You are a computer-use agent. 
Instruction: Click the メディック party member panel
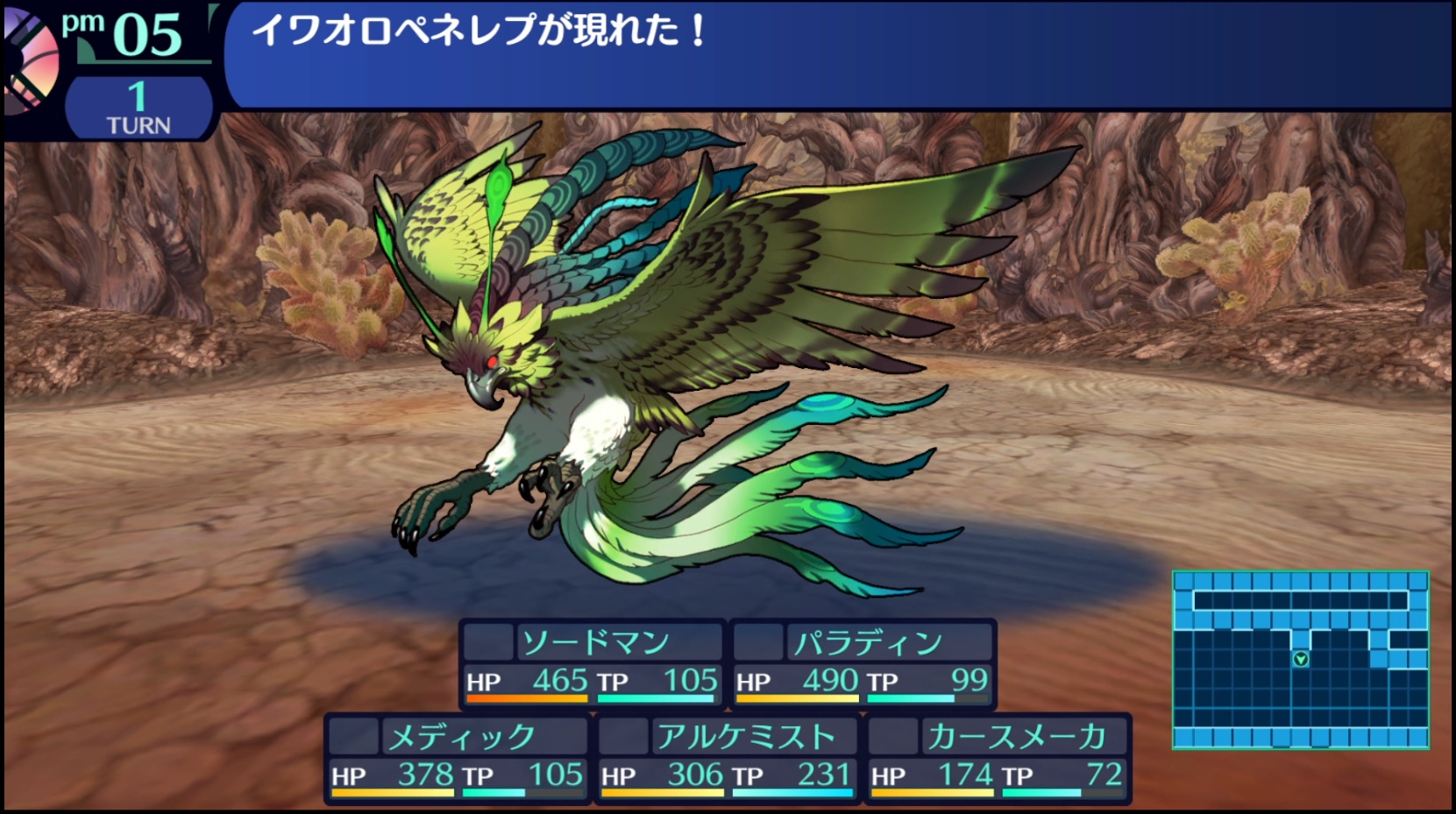tap(458, 757)
